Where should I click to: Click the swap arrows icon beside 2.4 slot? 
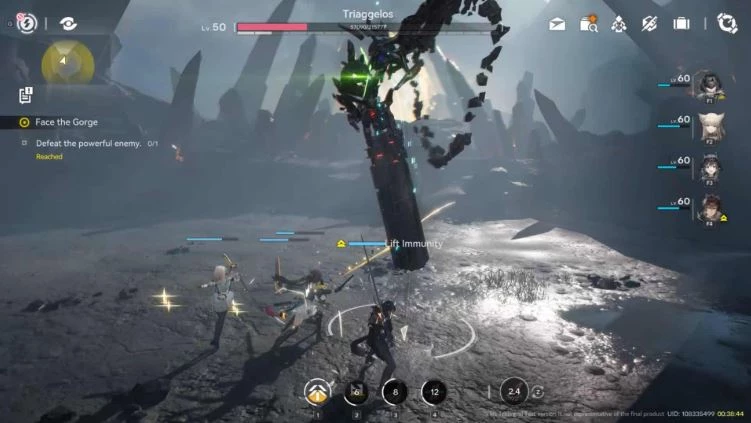pos(539,392)
